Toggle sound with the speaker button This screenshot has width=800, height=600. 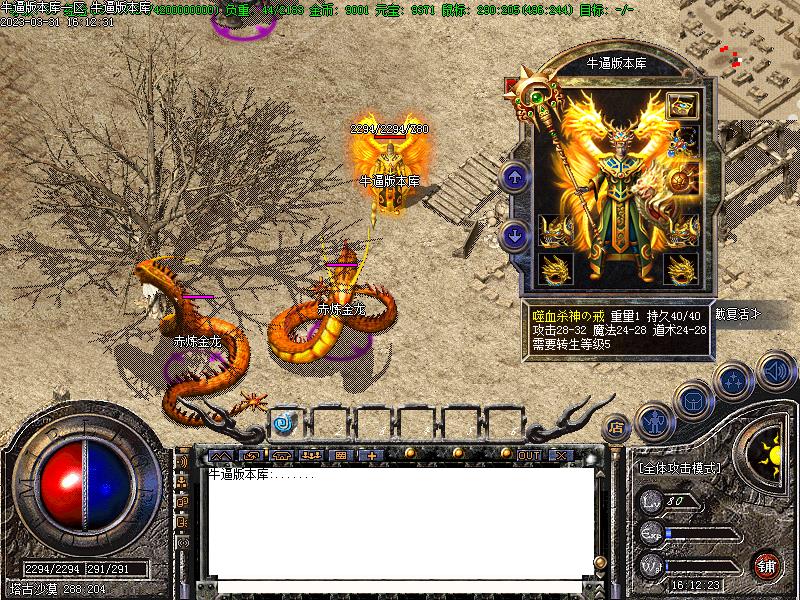coord(774,370)
